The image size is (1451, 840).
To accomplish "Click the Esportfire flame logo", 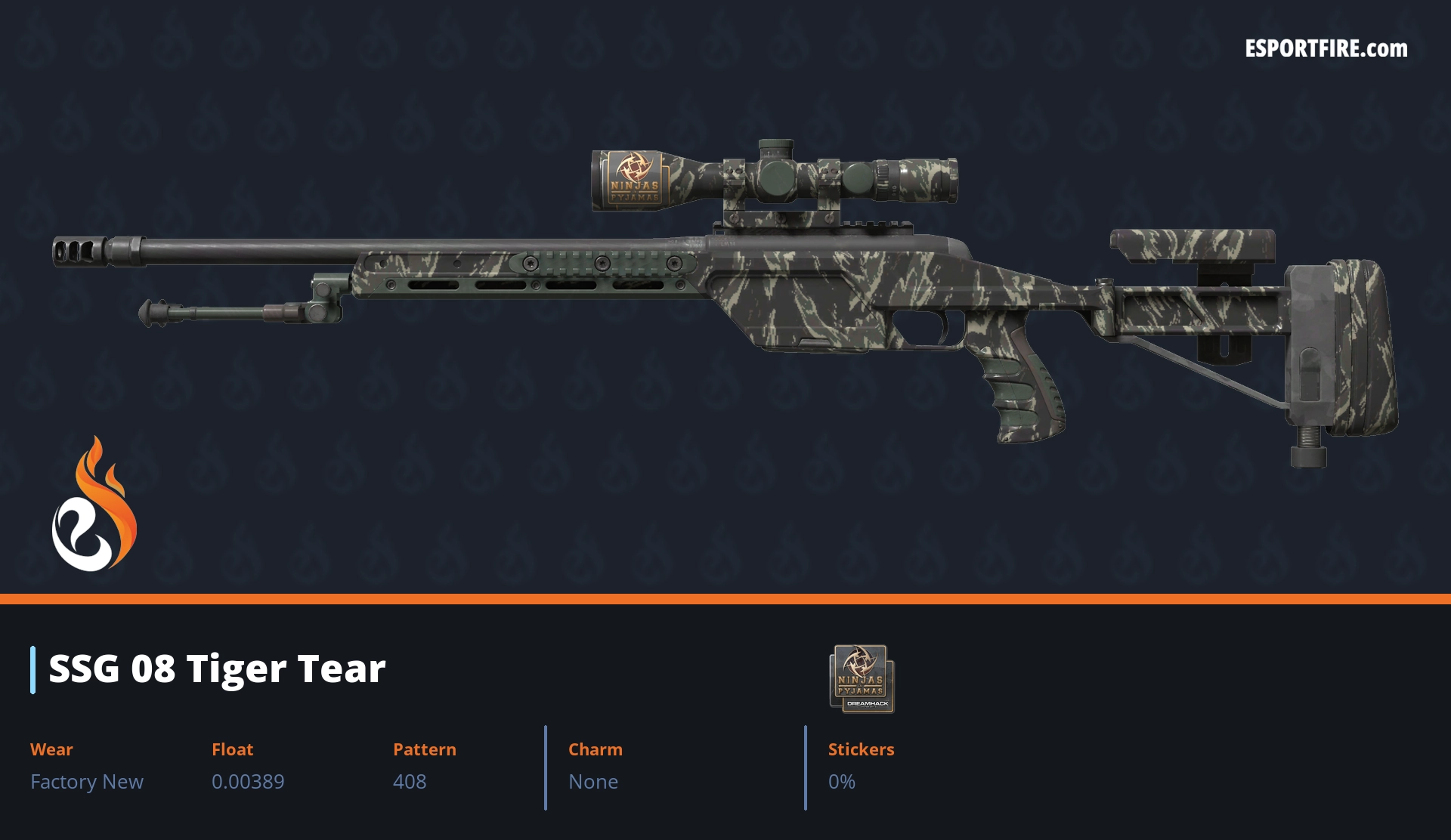I will (94, 505).
